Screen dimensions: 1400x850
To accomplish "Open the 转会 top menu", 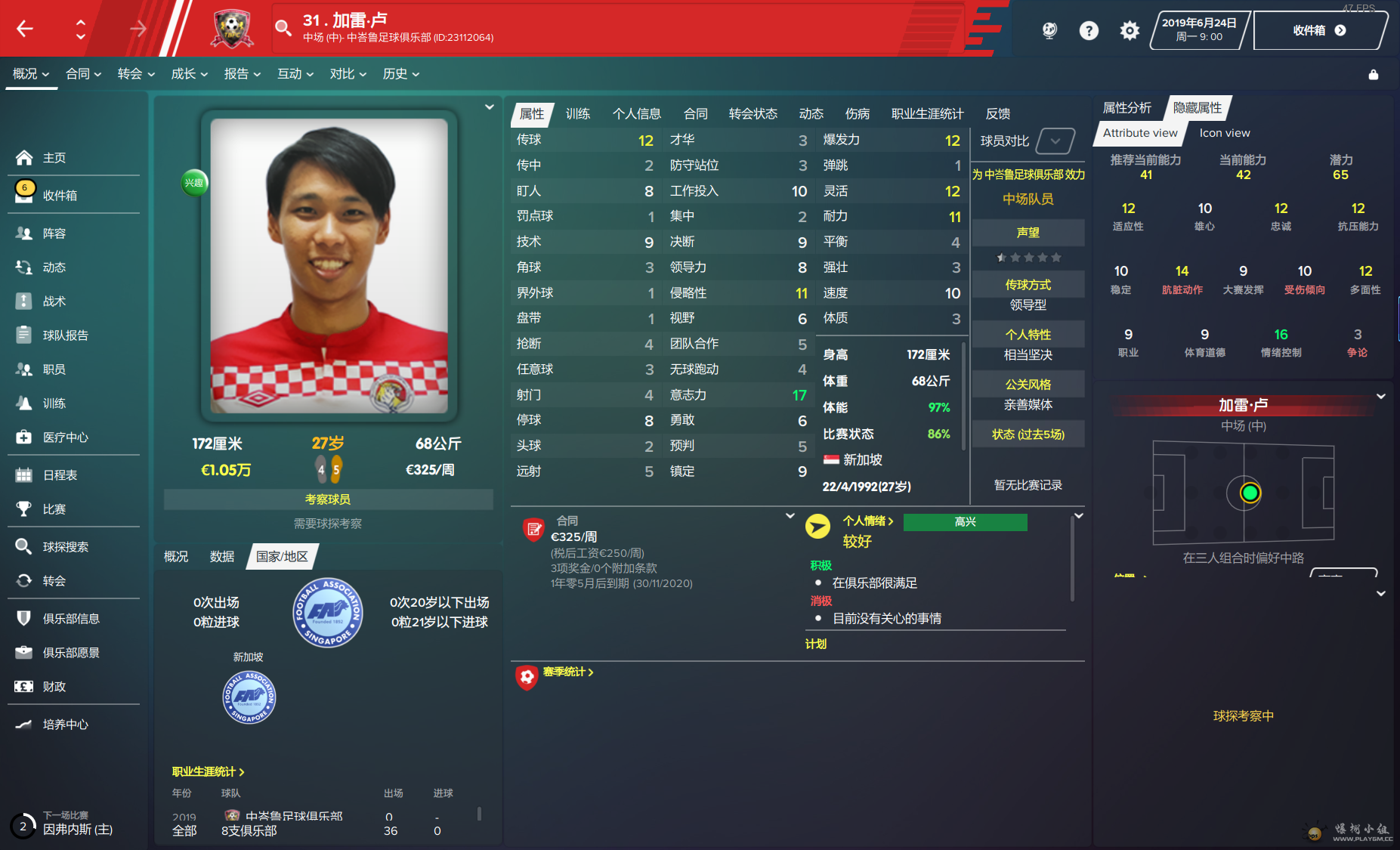I will pyautogui.click(x=136, y=74).
